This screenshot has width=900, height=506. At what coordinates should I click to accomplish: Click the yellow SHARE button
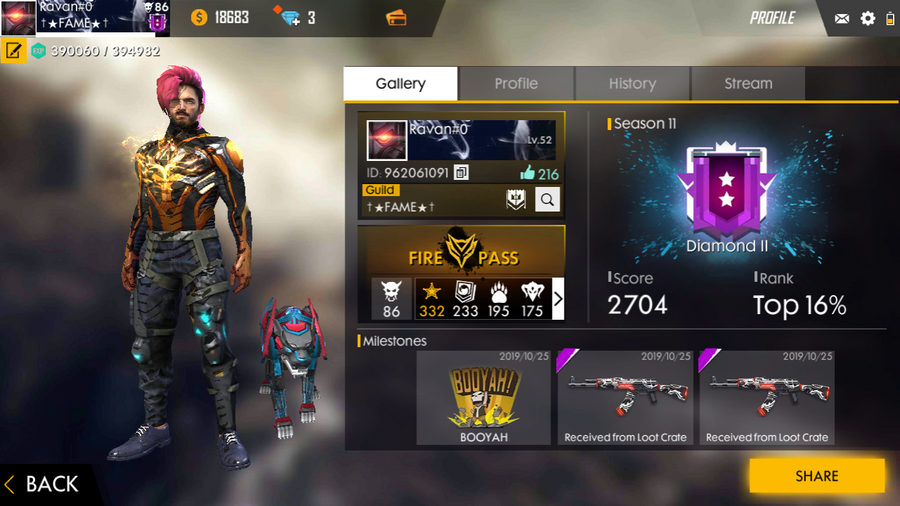[x=816, y=476]
